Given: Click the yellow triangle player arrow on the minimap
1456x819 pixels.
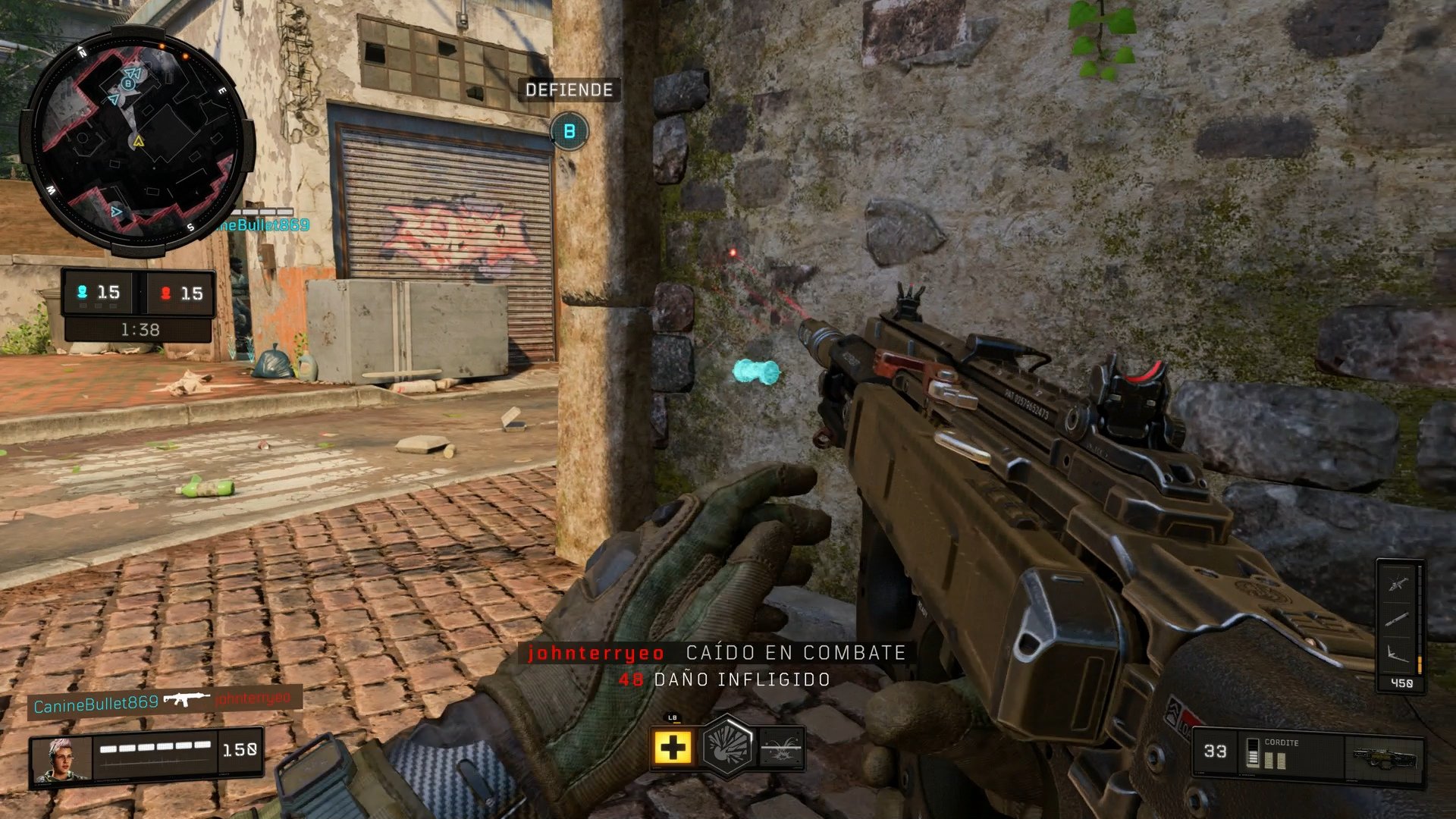Looking at the screenshot, I should point(137,141).
